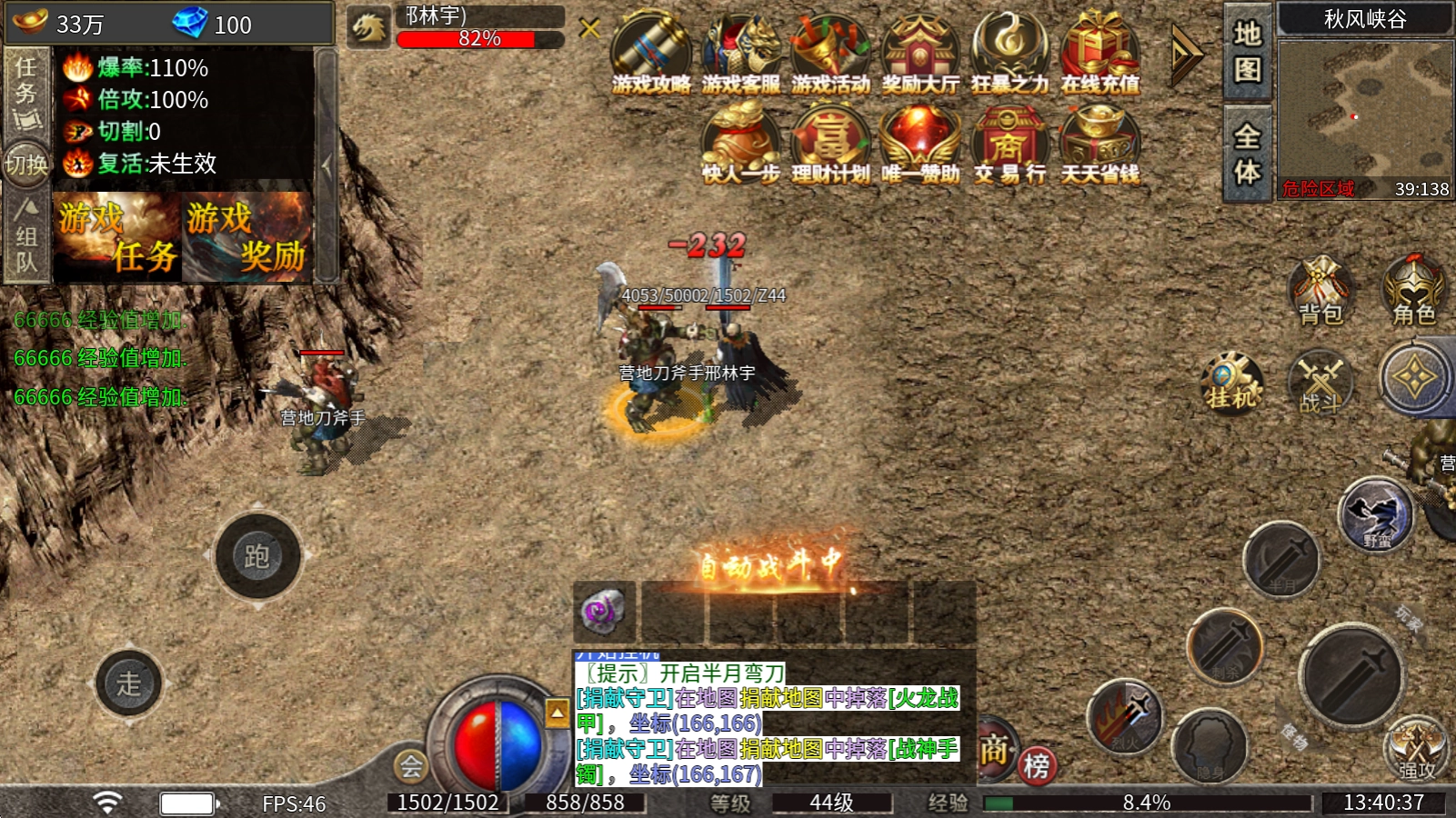Use the purple scroll item slot
This screenshot has height=818, width=1456.
[604, 611]
